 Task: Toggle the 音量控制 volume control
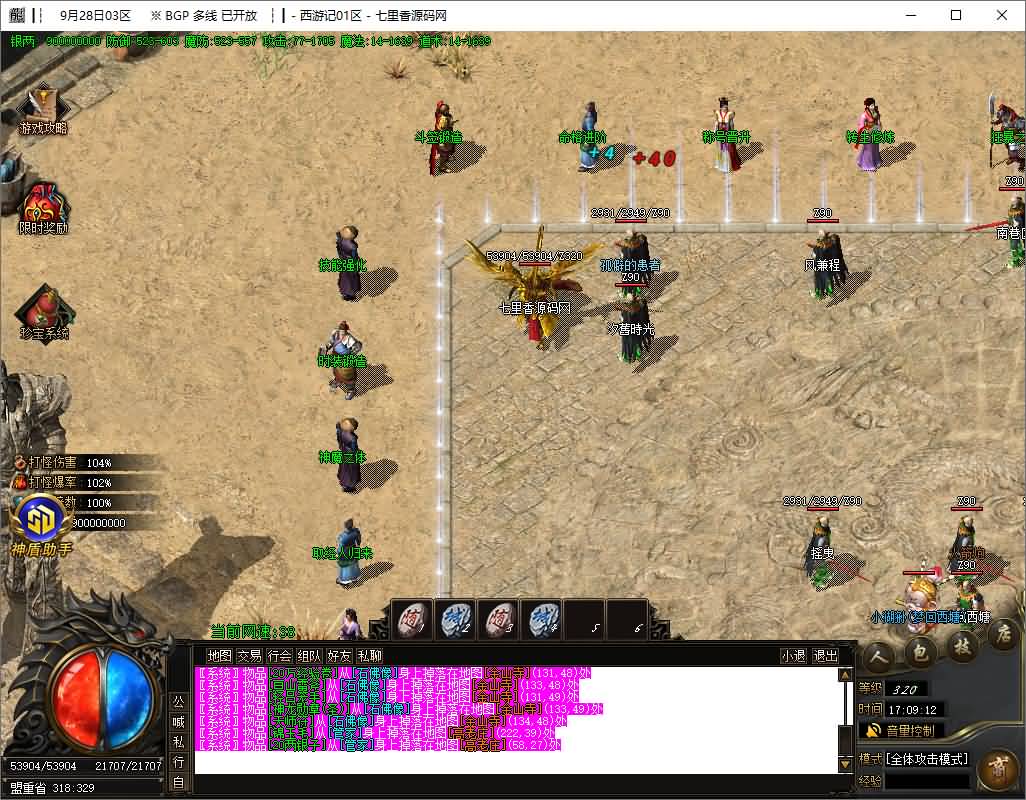click(x=903, y=731)
